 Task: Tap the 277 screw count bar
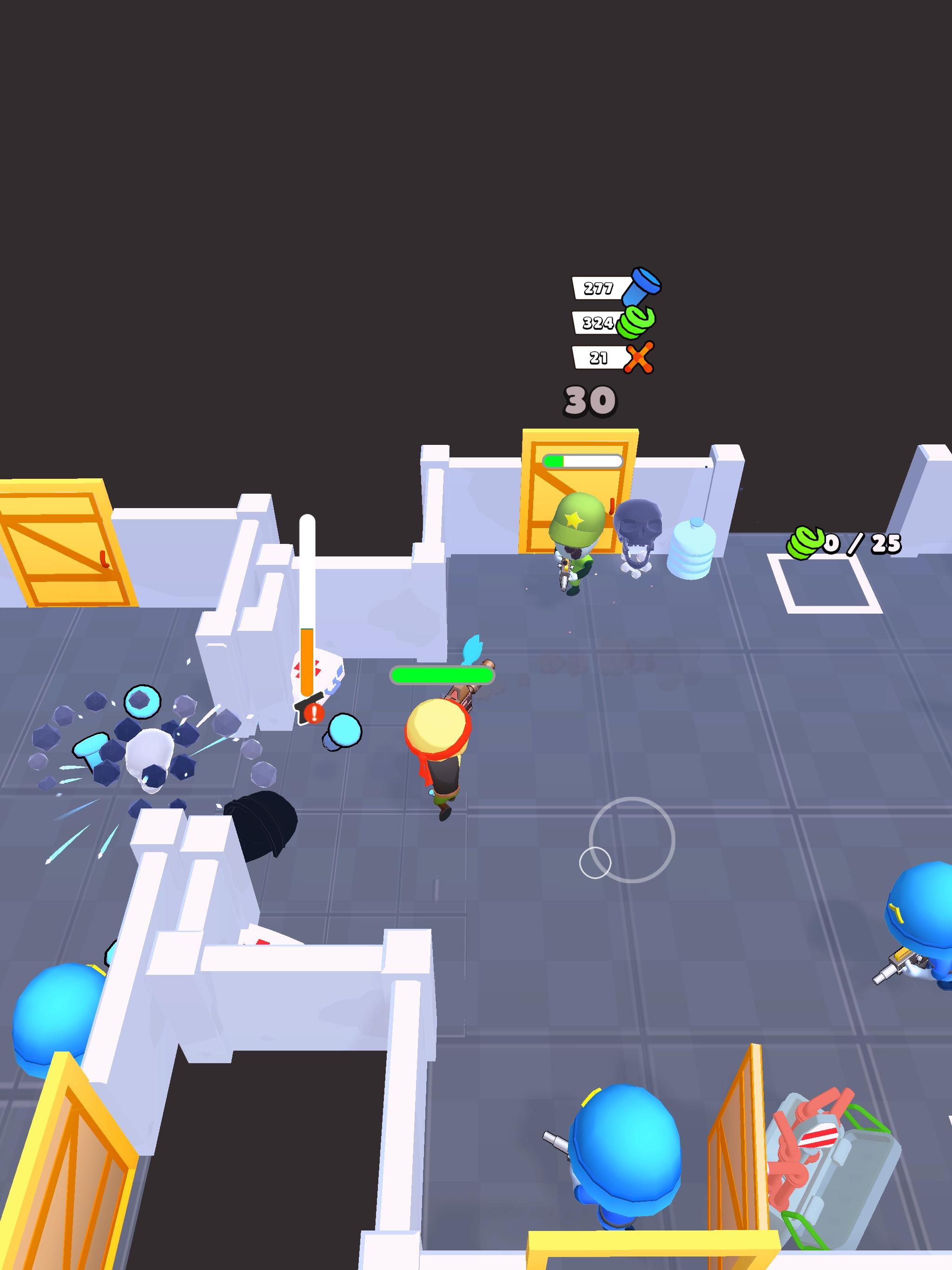(x=597, y=288)
